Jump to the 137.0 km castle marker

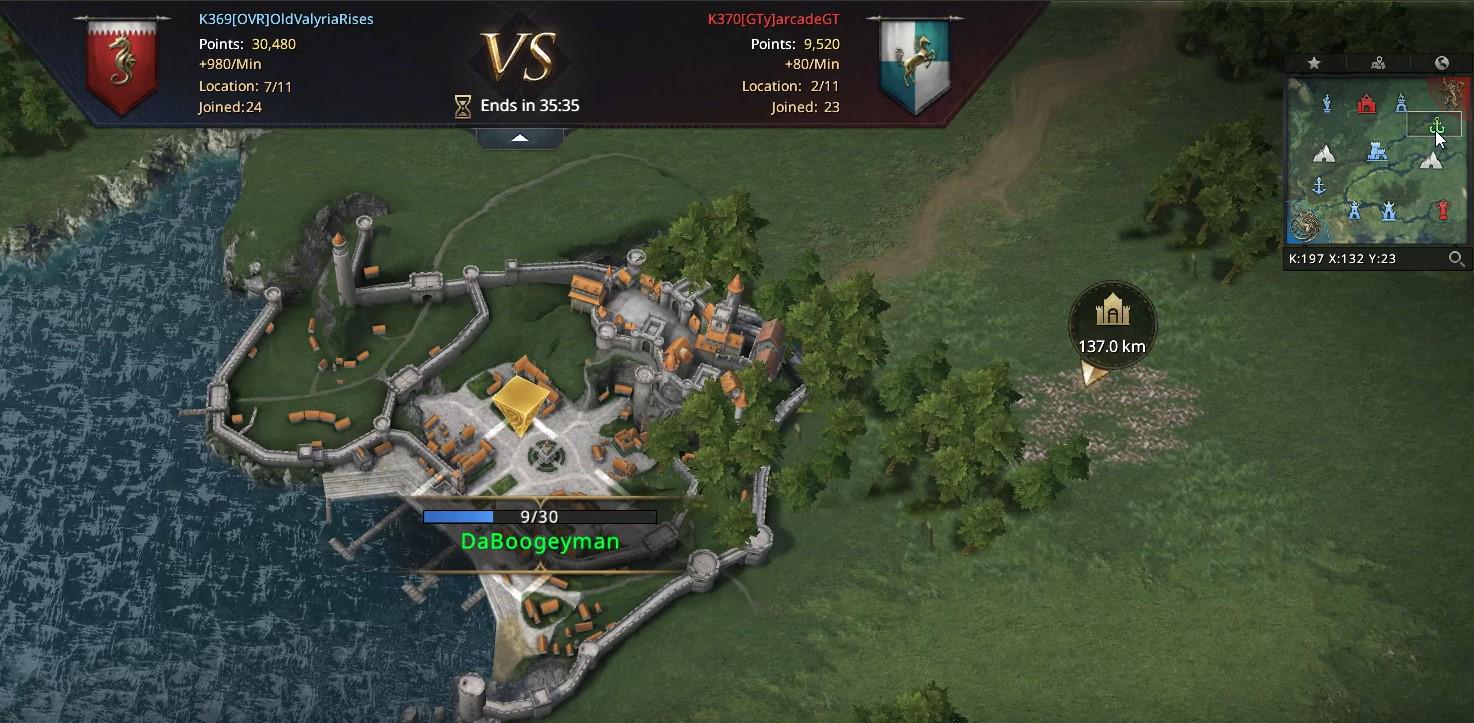point(1111,314)
